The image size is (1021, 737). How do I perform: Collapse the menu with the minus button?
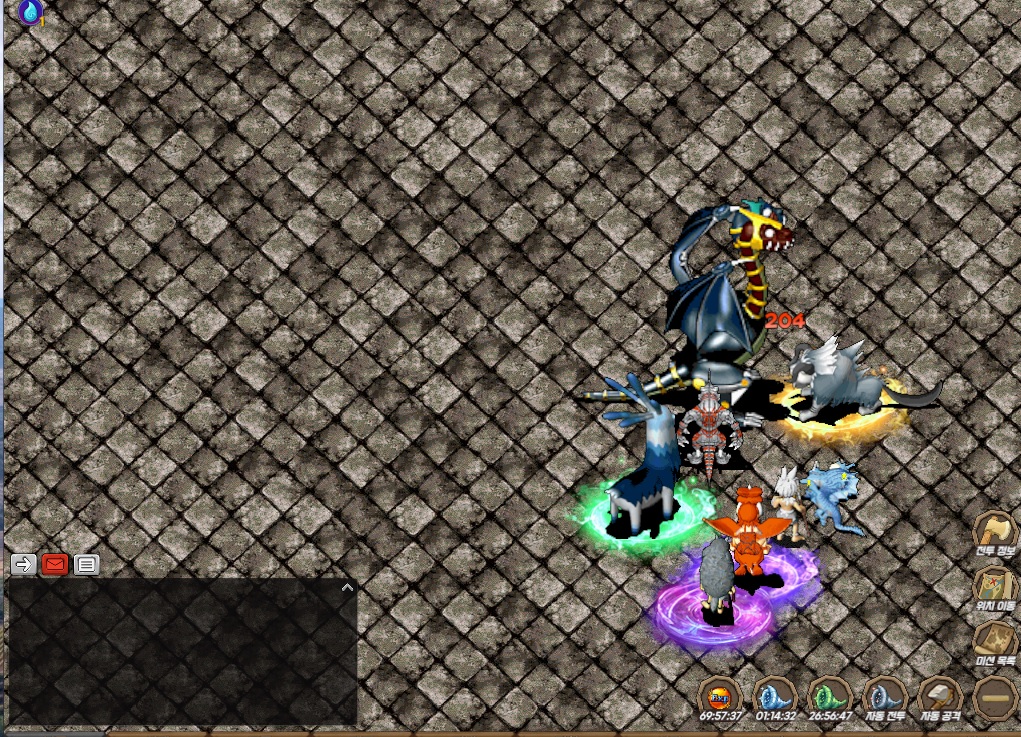pyautogui.click(x=995, y=696)
